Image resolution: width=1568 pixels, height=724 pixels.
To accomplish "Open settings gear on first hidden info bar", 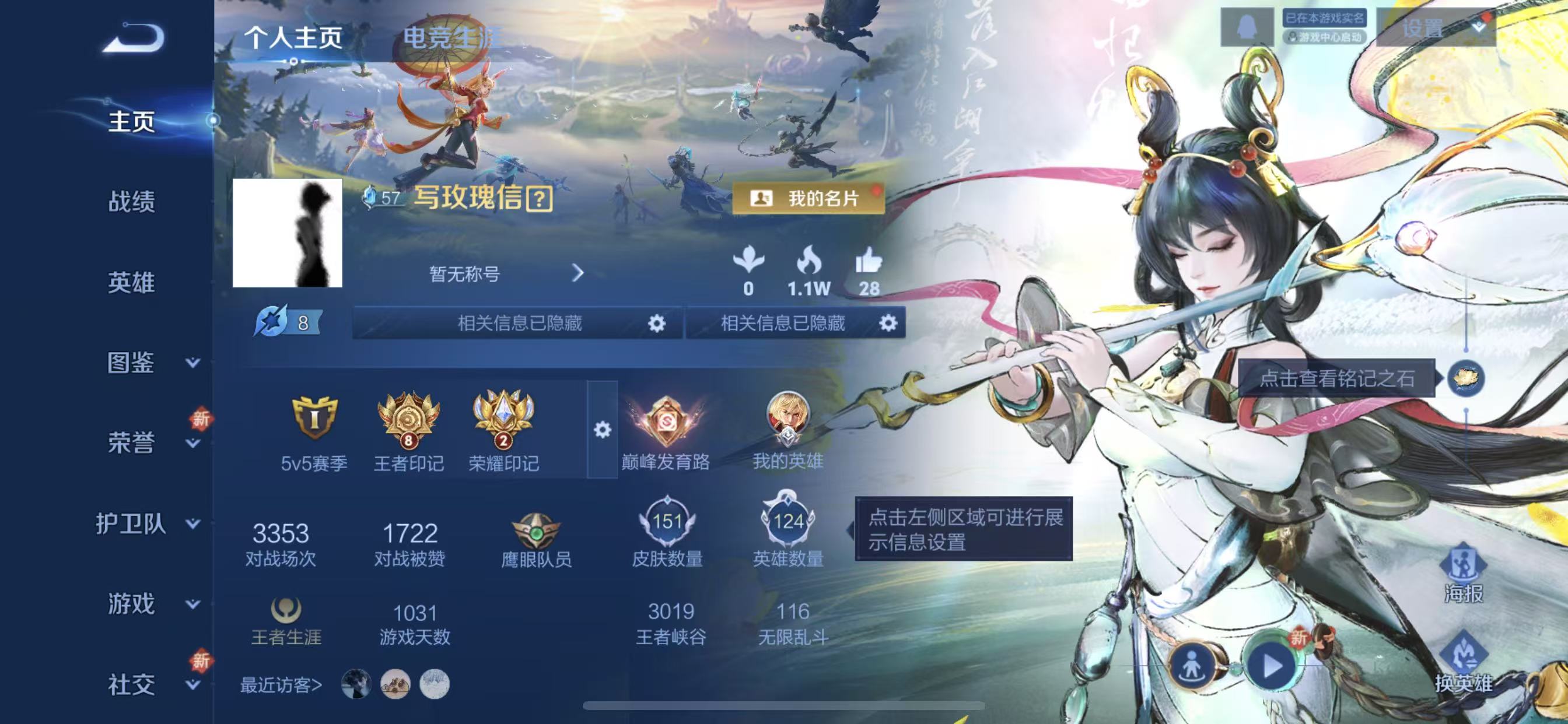I will coord(657,324).
